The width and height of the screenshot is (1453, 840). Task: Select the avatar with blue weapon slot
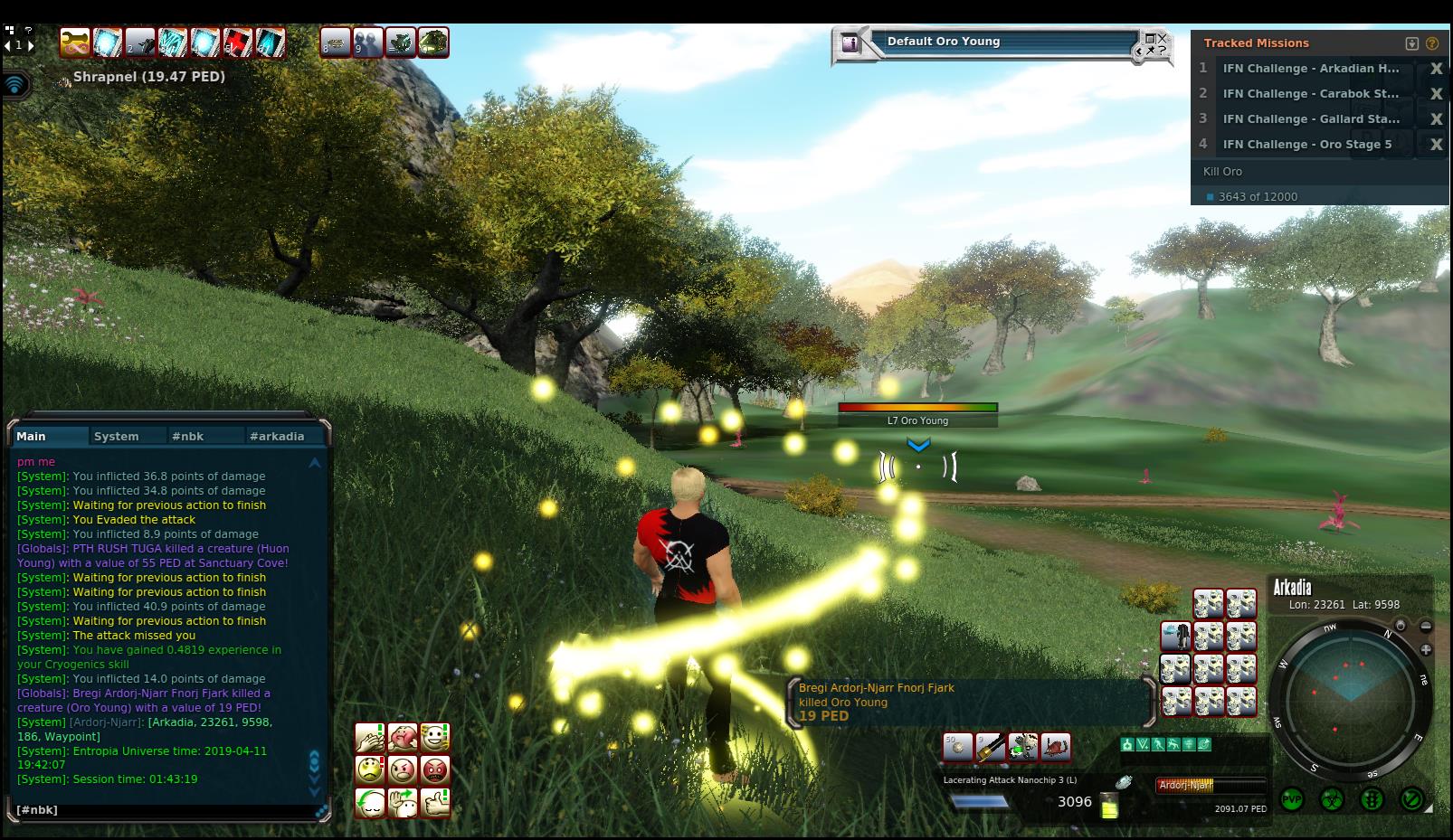click(1175, 637)
